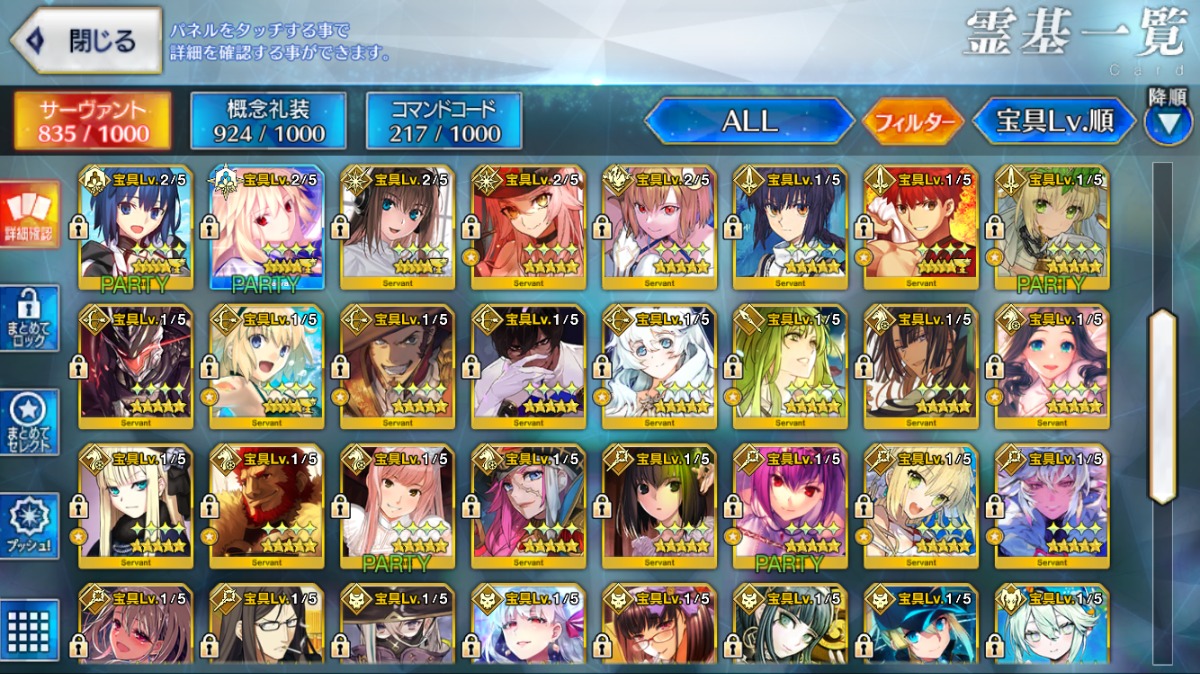Choose the まとめてロック bulk lock button
Viewport: 1200px width, 674px height.
tap(30, 319)
